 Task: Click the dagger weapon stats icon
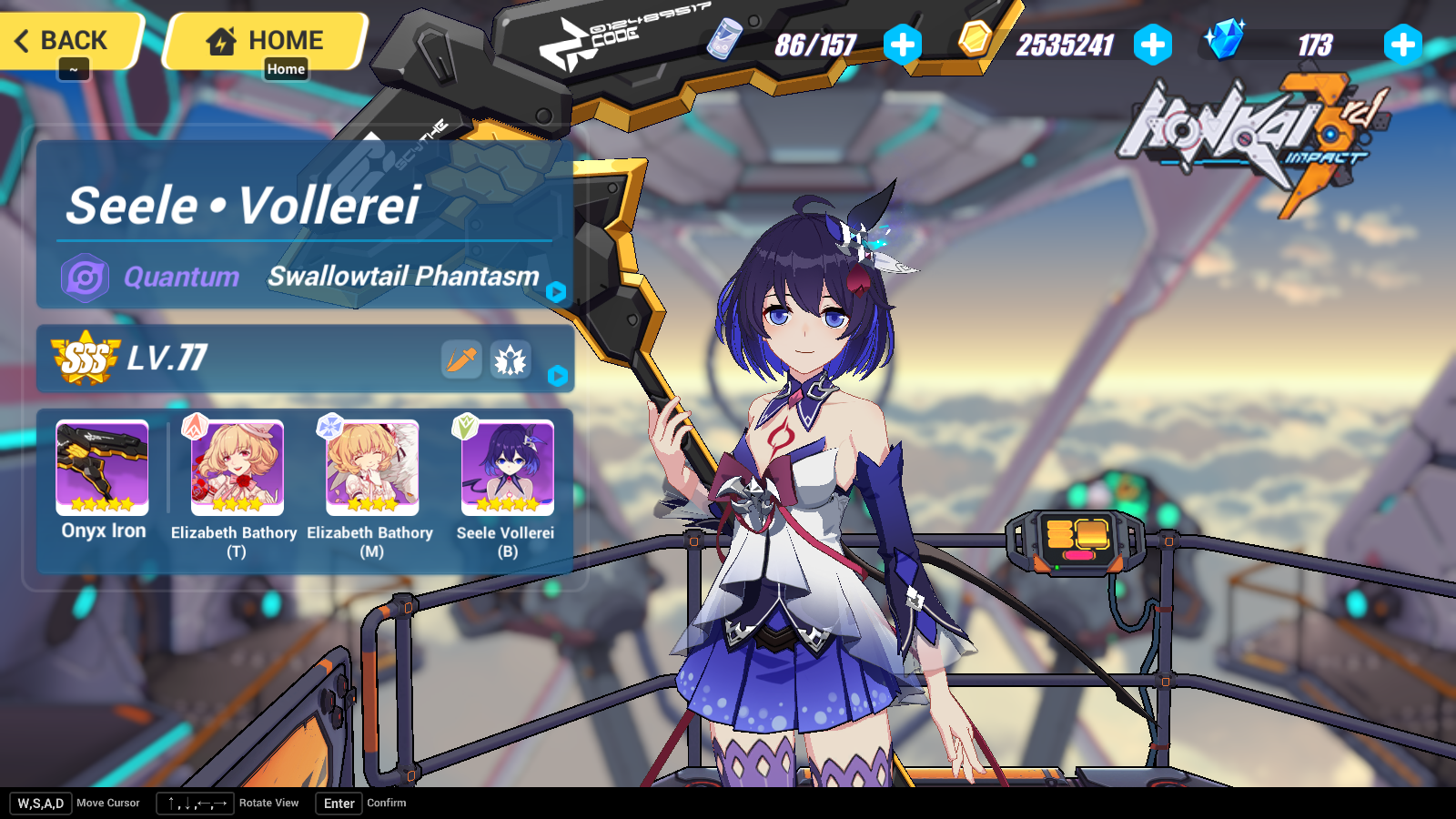coord(464,359)
